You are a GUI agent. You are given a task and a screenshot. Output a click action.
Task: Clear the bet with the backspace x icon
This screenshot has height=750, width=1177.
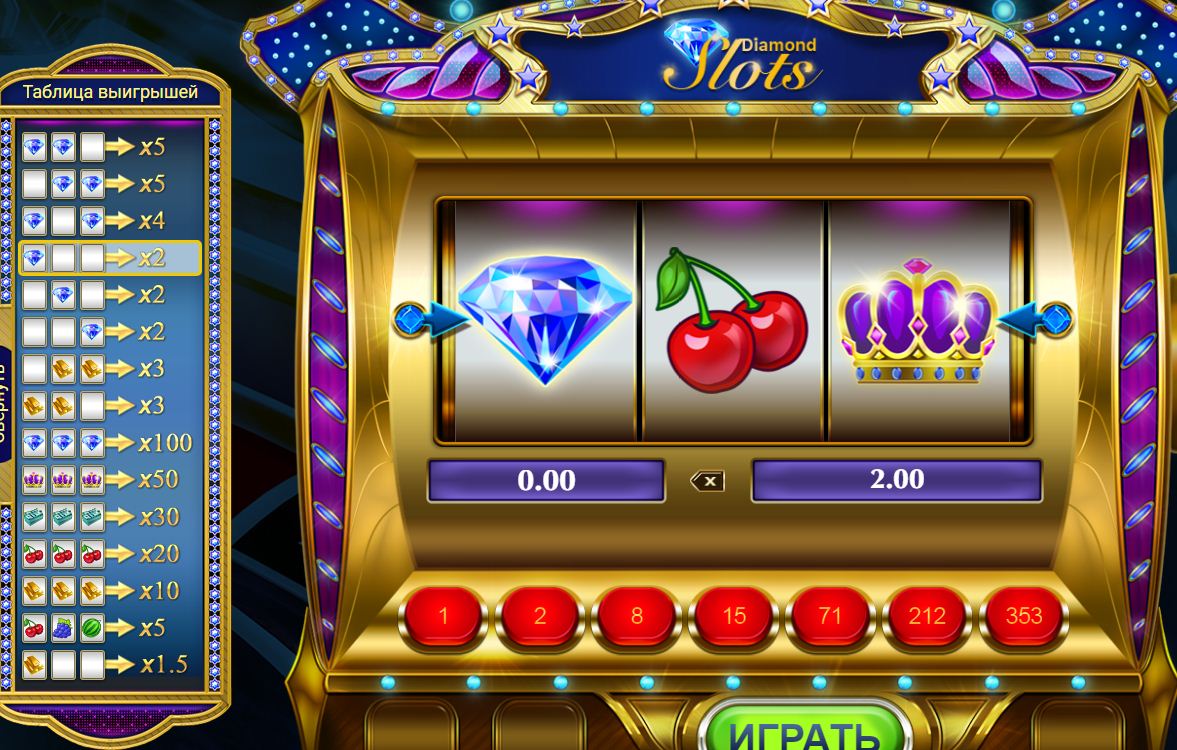point(708,481)
